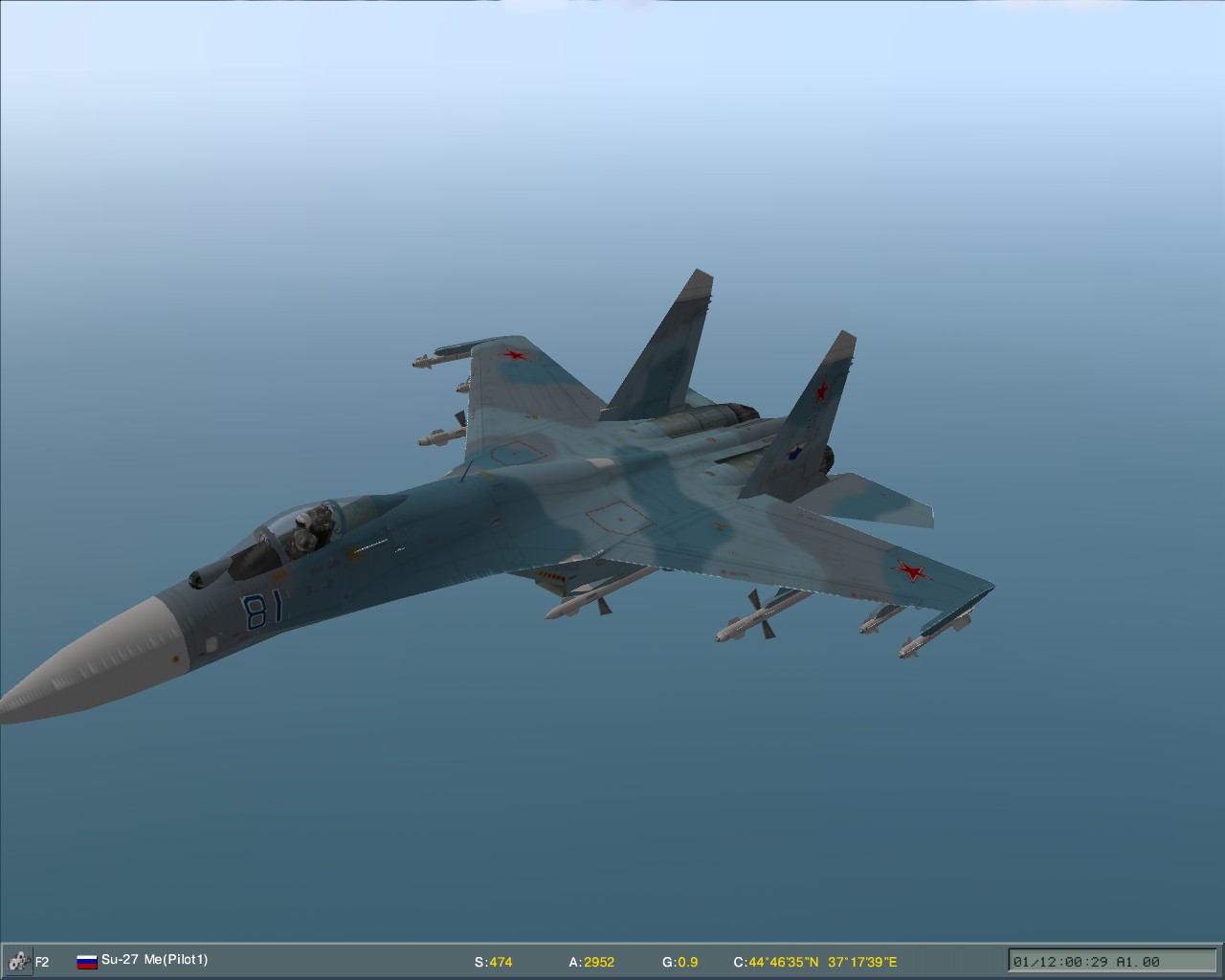1225x980 pixels.
Task: Select the Su-27 Me(Pilot1) aircraft label
Action: pyautogui.click(x=156, y=960)
